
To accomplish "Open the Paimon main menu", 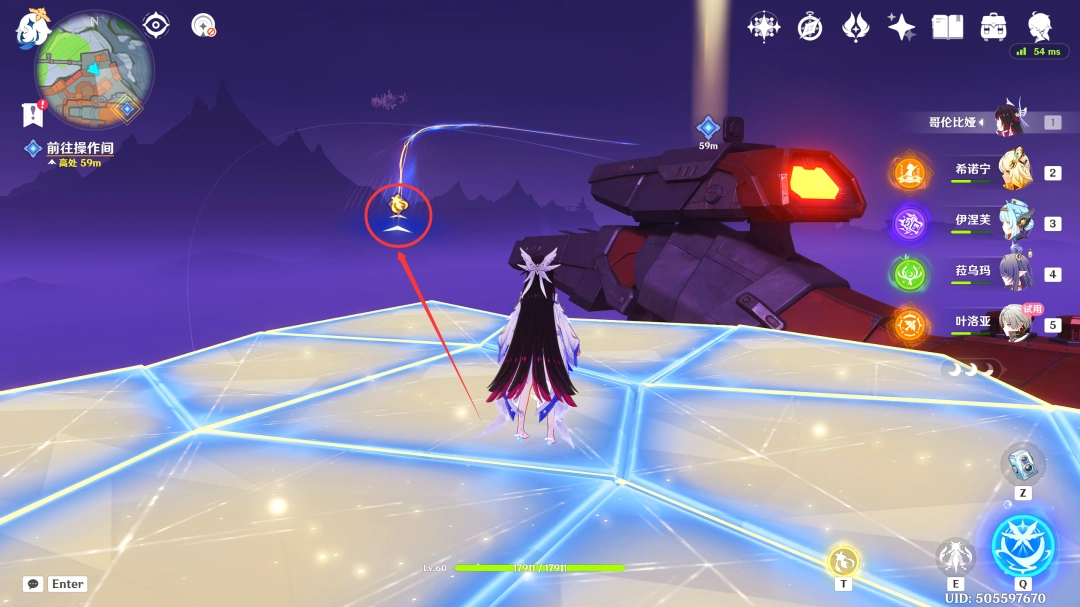I will 32,28.
